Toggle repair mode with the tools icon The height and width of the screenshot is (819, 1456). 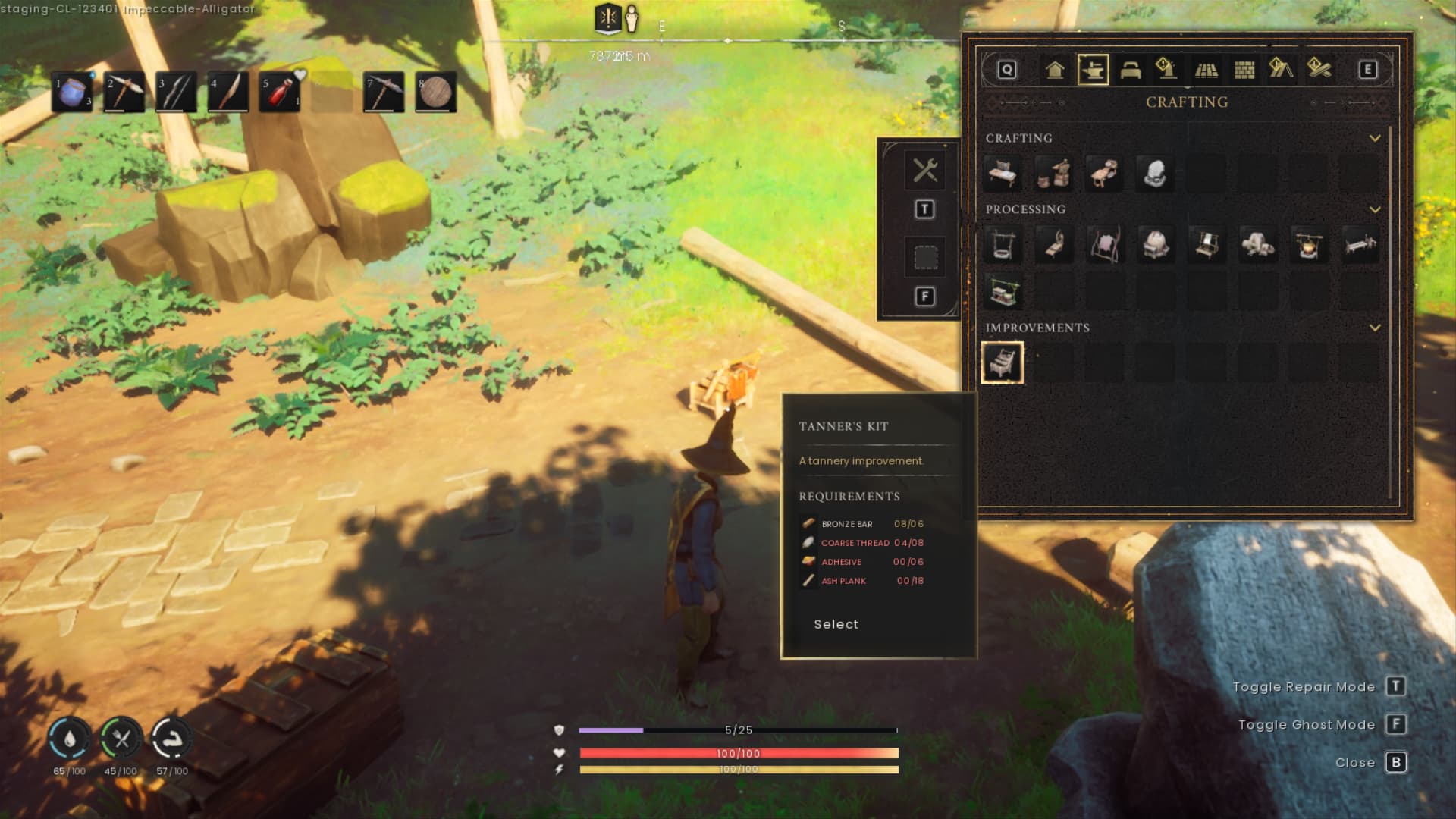[x=925, y=170]
